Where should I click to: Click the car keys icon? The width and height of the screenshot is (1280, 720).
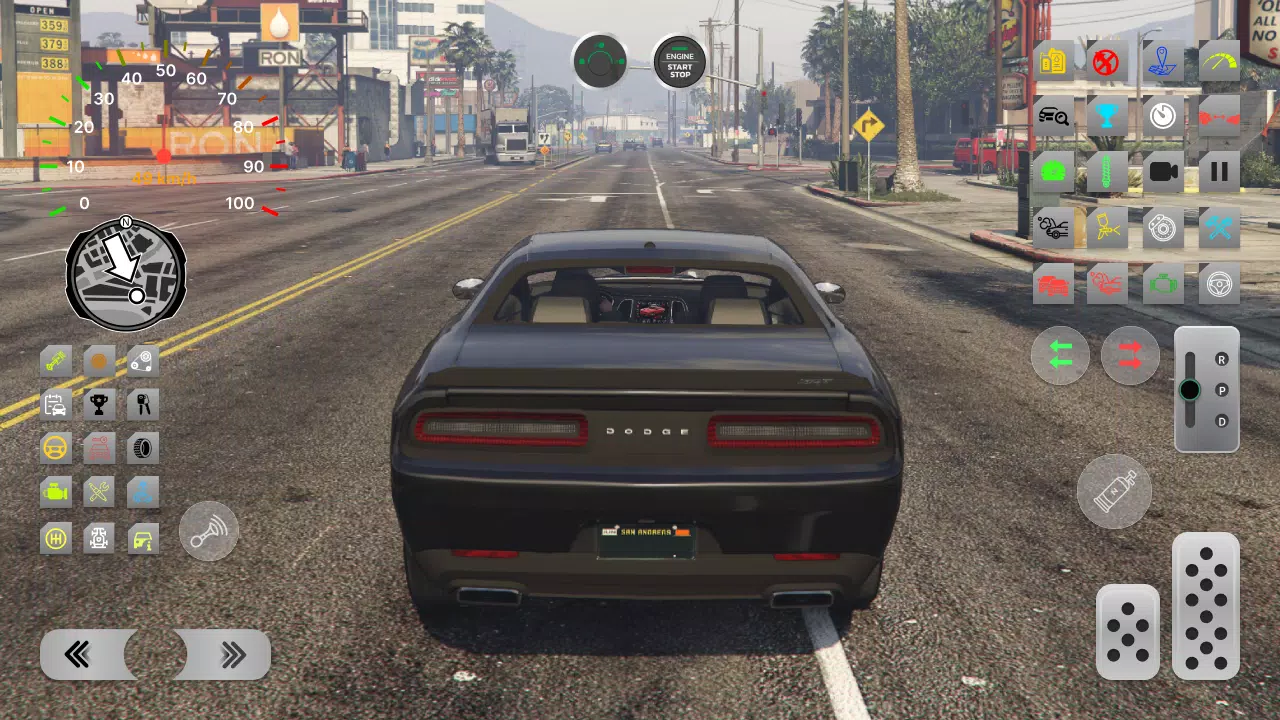coord(141,403)
